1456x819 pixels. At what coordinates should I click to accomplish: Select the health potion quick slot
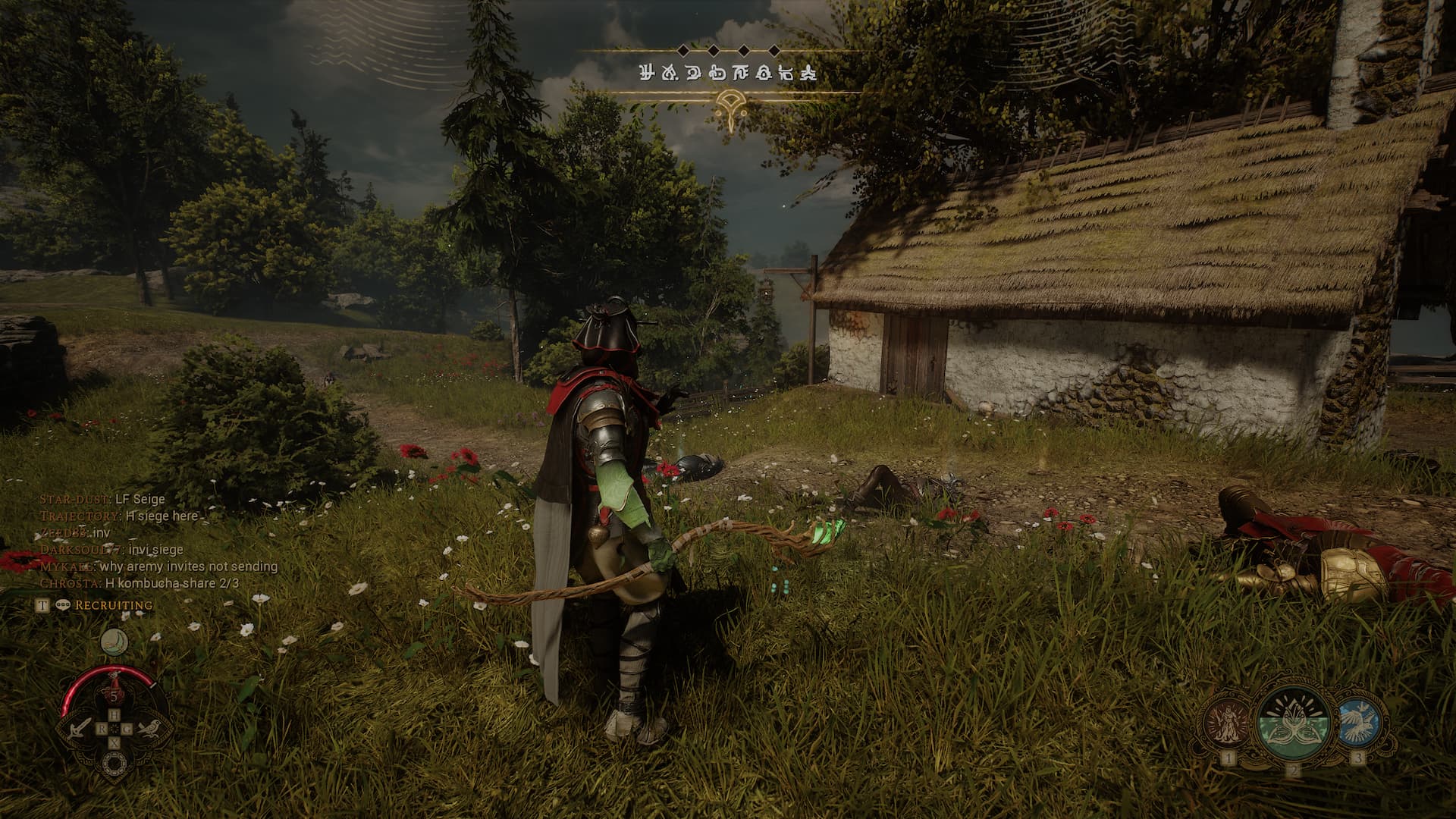pos(114,693)
